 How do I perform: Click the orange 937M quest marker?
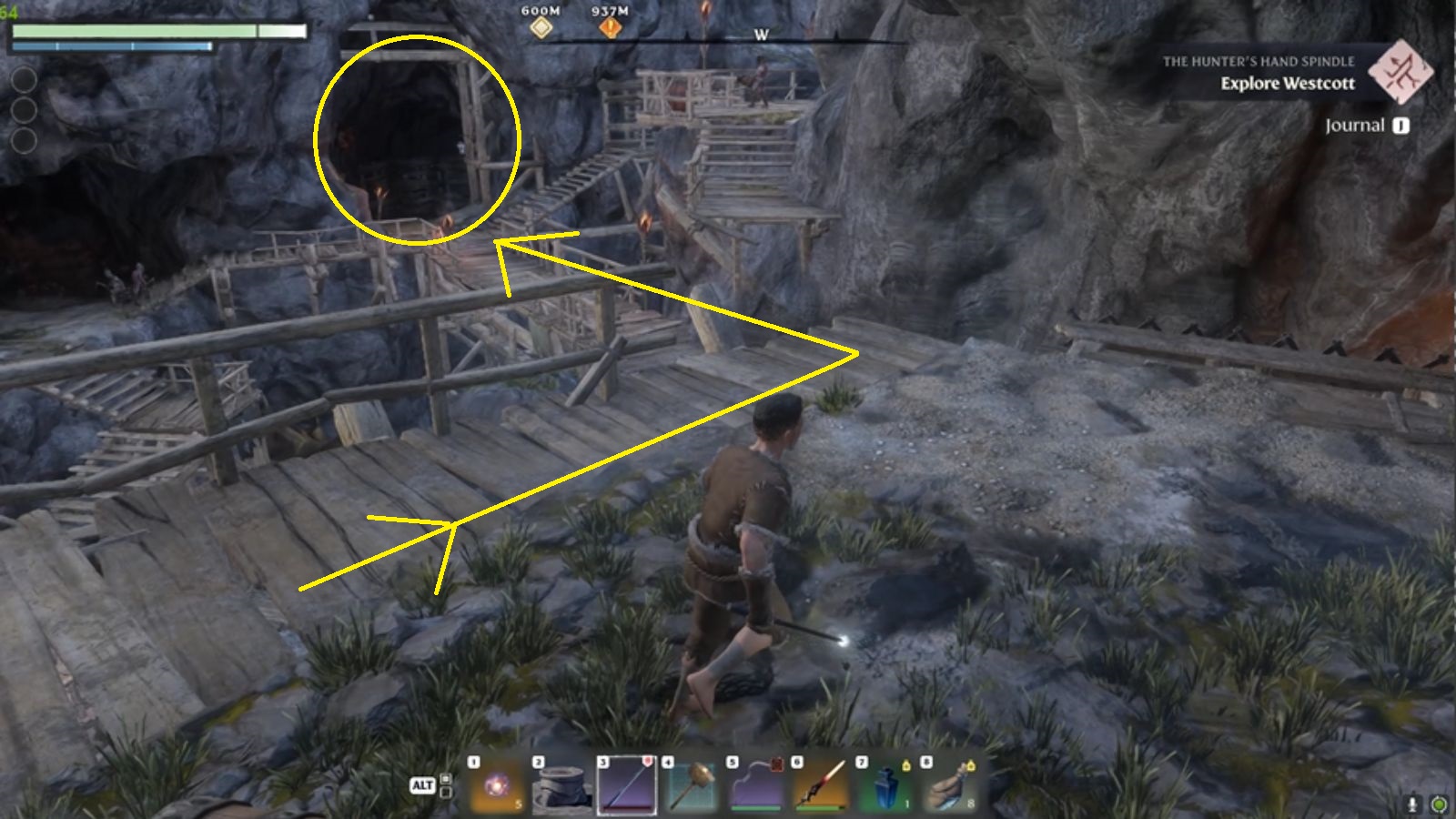point(612,26)
